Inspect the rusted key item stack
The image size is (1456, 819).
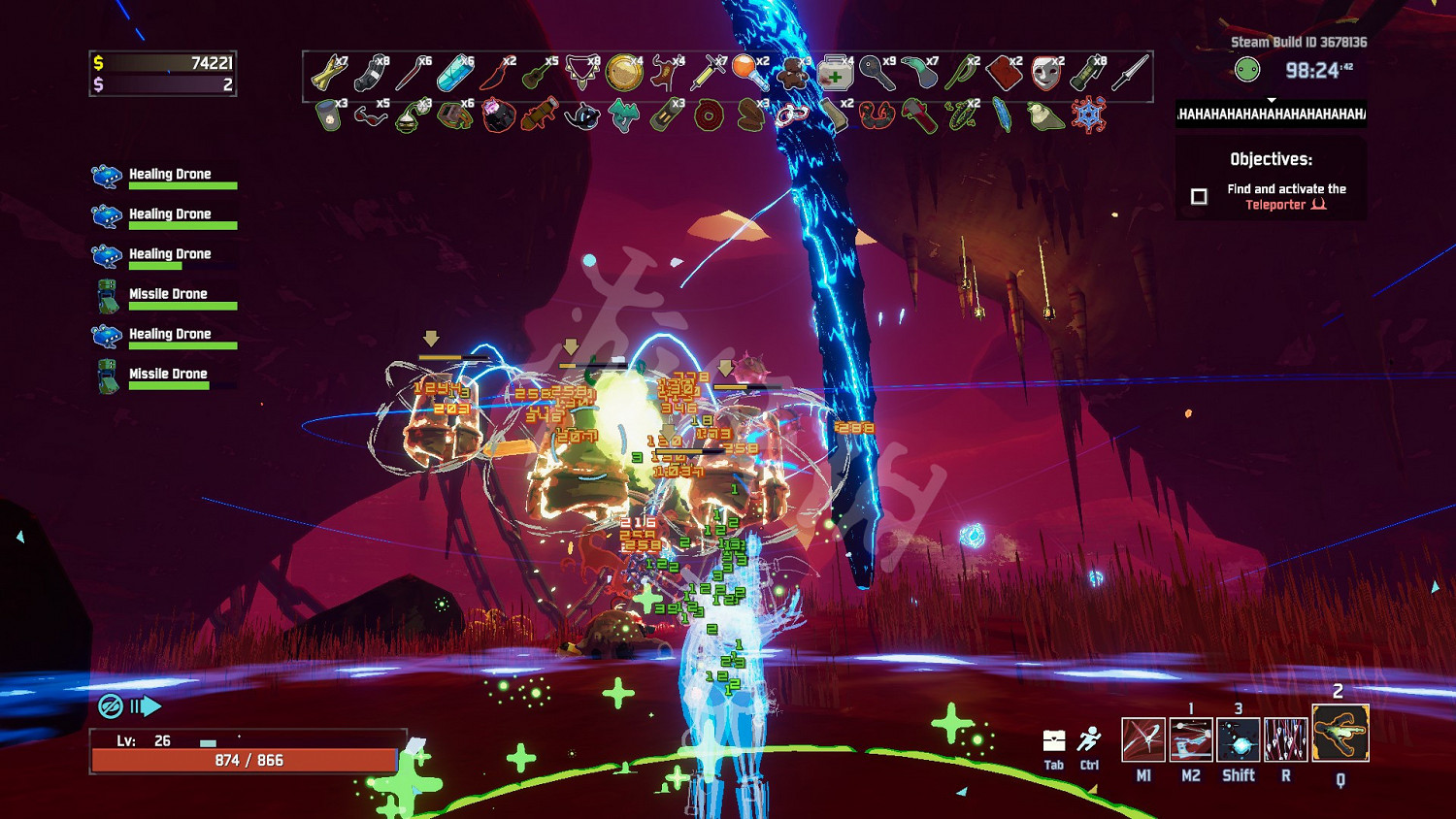click(x=876, y=74)
